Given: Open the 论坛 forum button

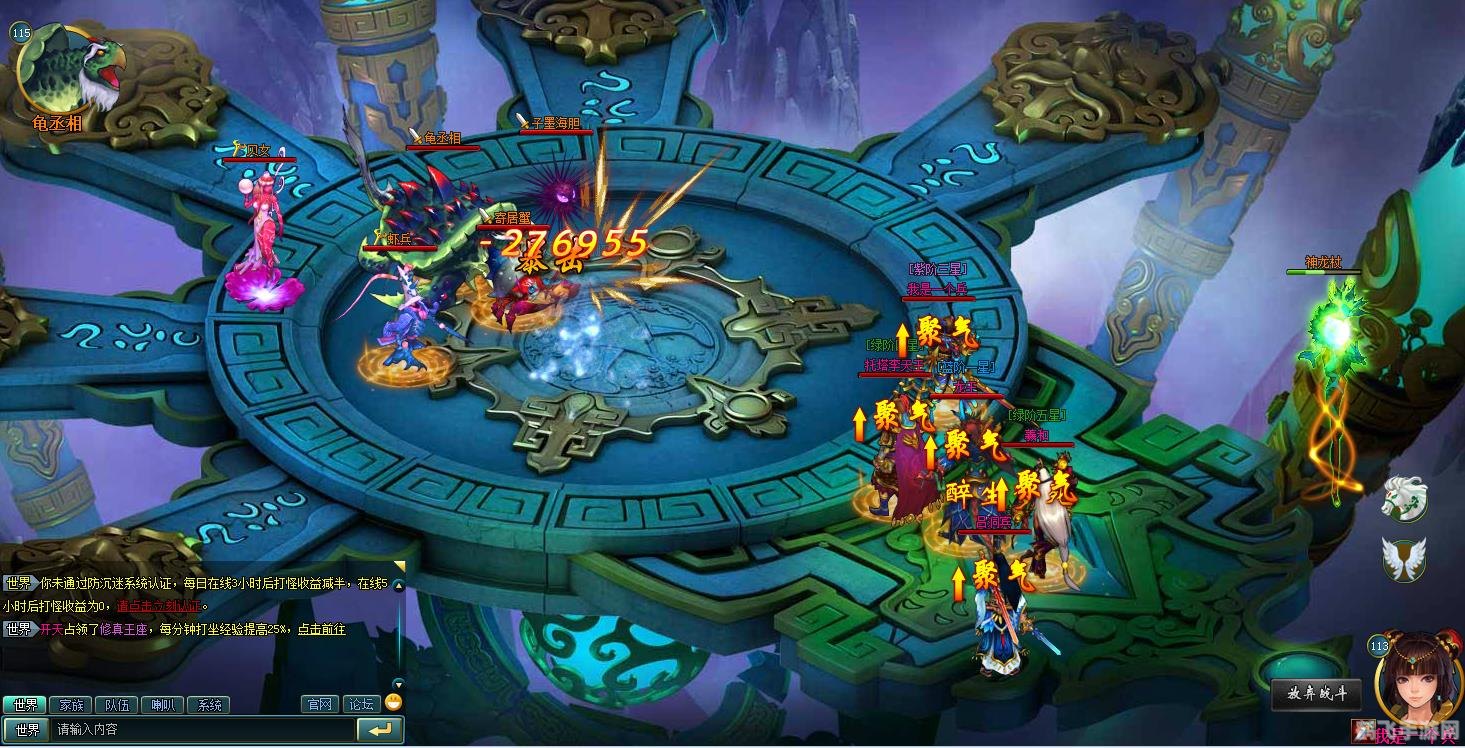Looking at the screenshot, I should point(361,705).
